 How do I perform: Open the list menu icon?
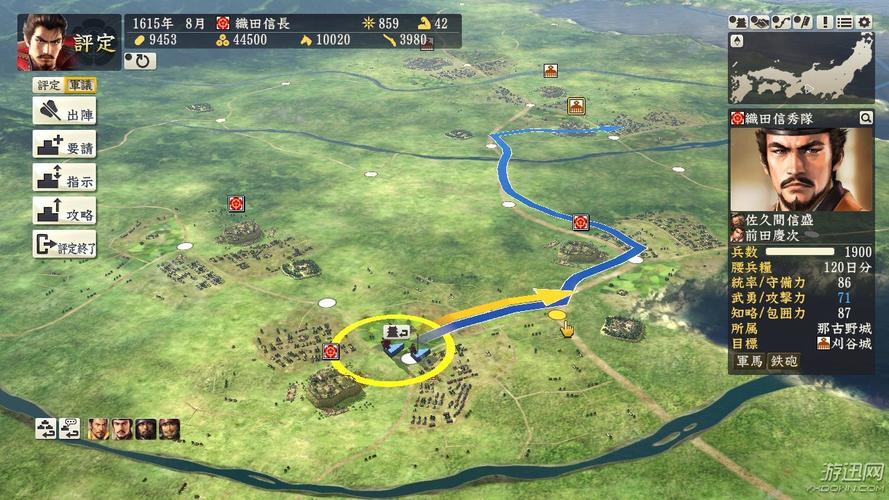846,22
